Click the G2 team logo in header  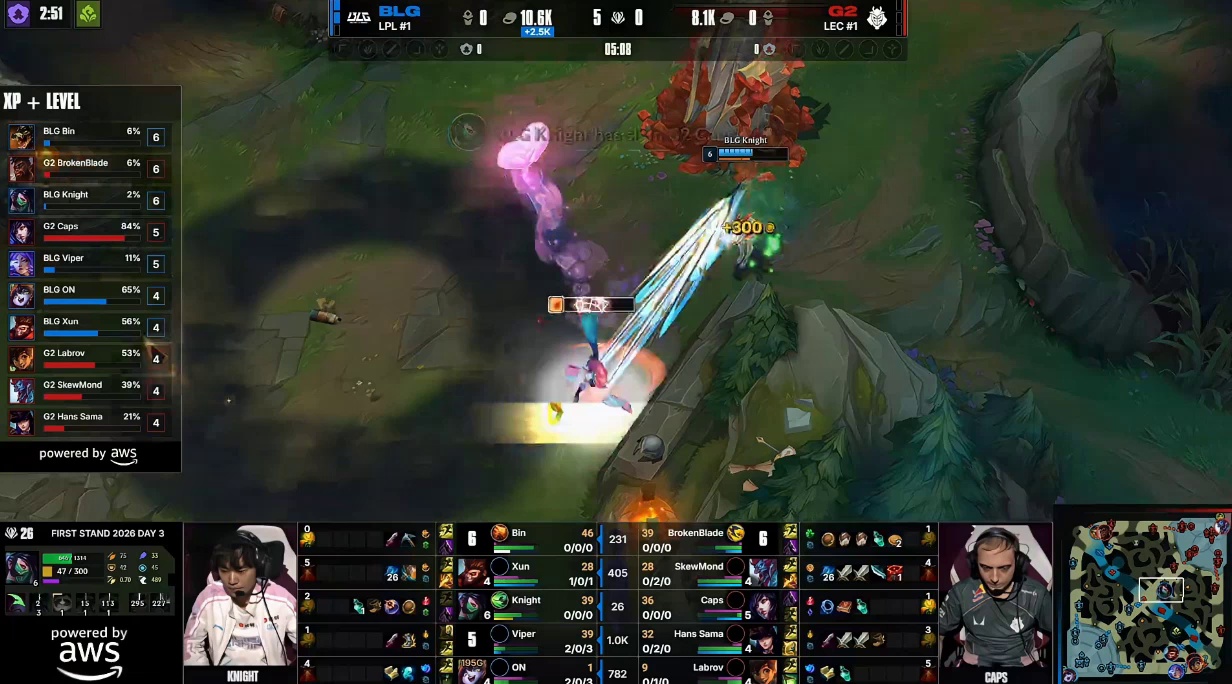877,18
